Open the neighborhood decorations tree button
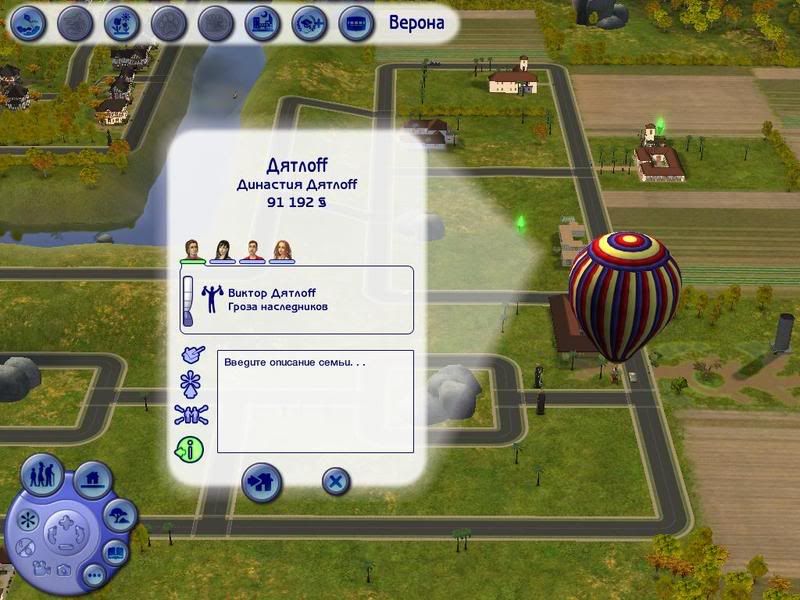800x600 pixels. 121,516
